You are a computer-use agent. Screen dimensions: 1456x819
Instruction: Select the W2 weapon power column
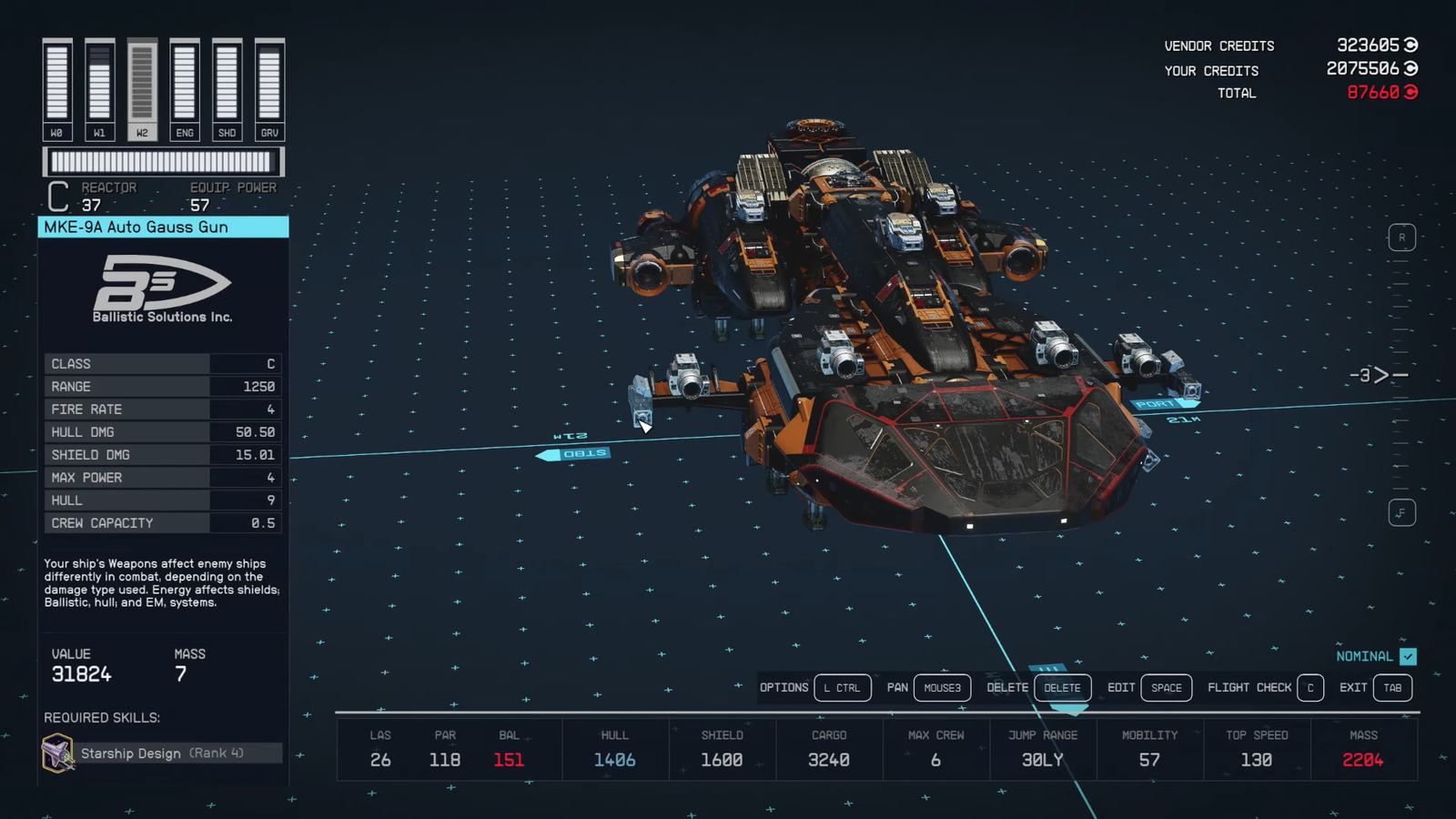[x=142, y=89]
